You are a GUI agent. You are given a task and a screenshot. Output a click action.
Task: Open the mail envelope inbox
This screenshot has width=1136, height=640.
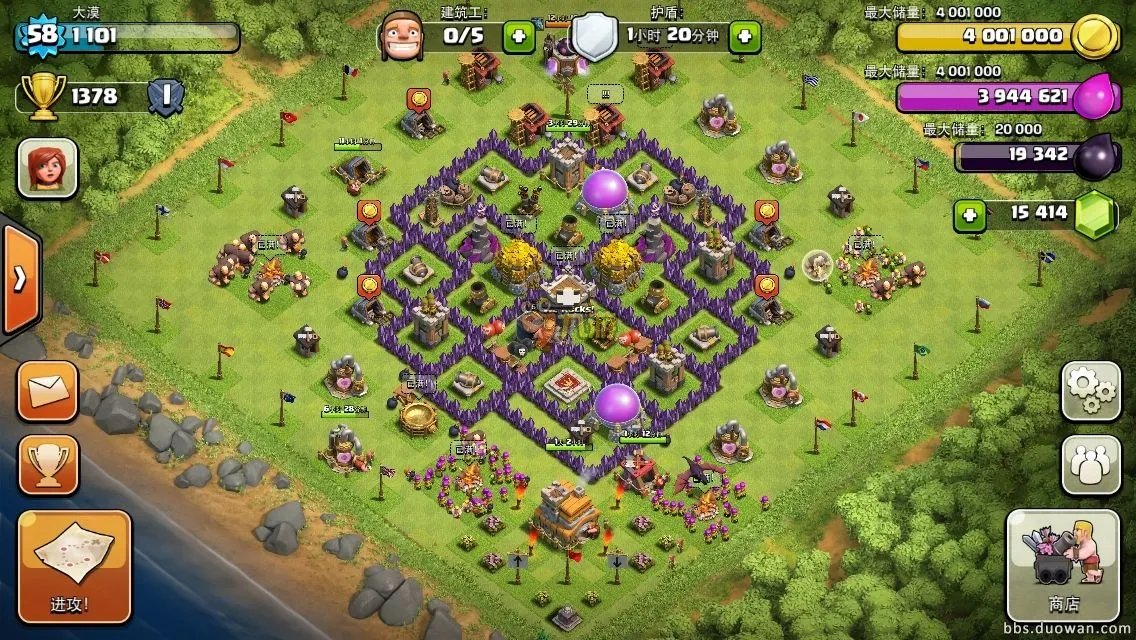pyautogui.click(x=47, y=391)
